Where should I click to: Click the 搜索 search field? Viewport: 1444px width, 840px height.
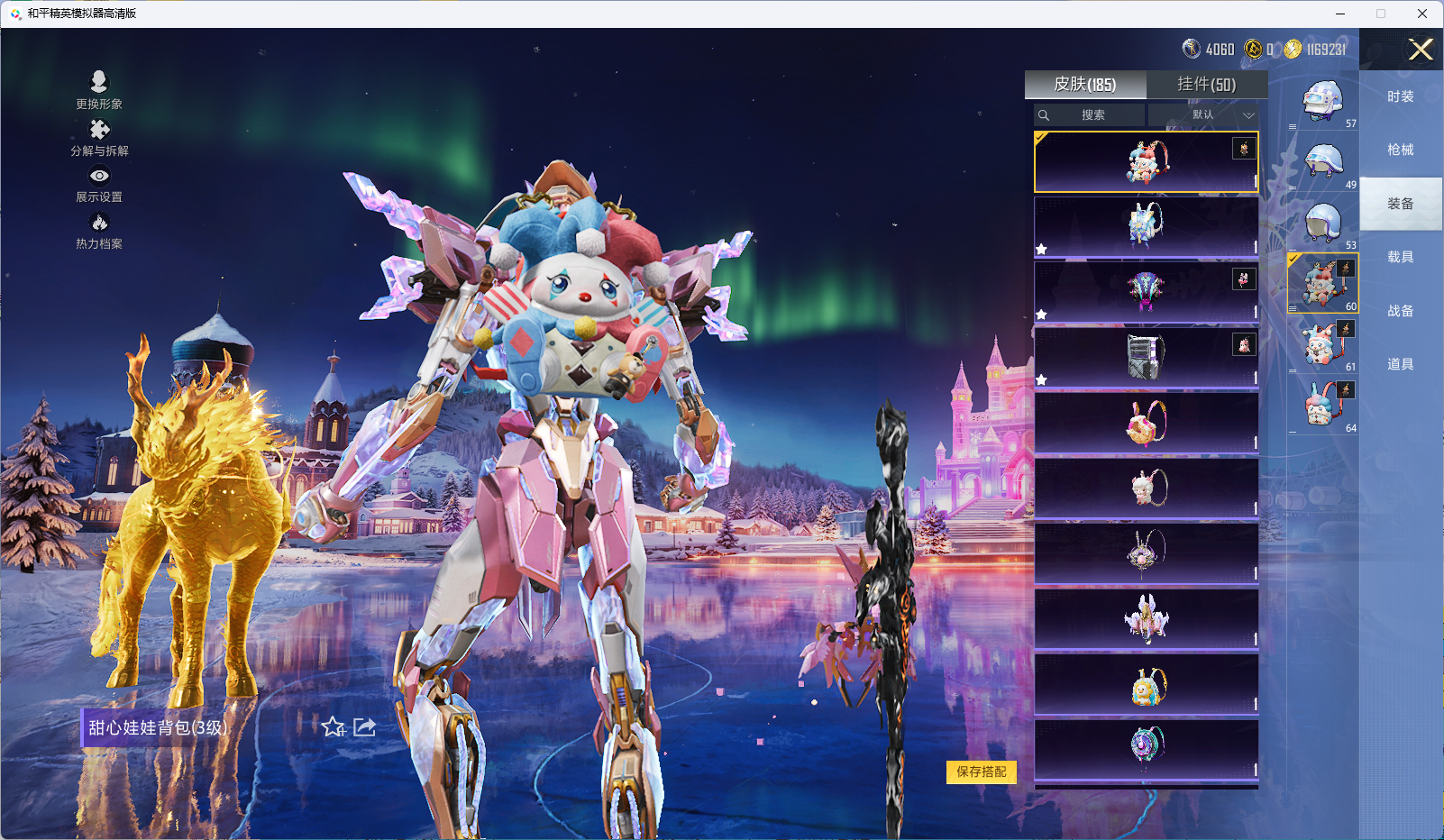[1092, 115]
